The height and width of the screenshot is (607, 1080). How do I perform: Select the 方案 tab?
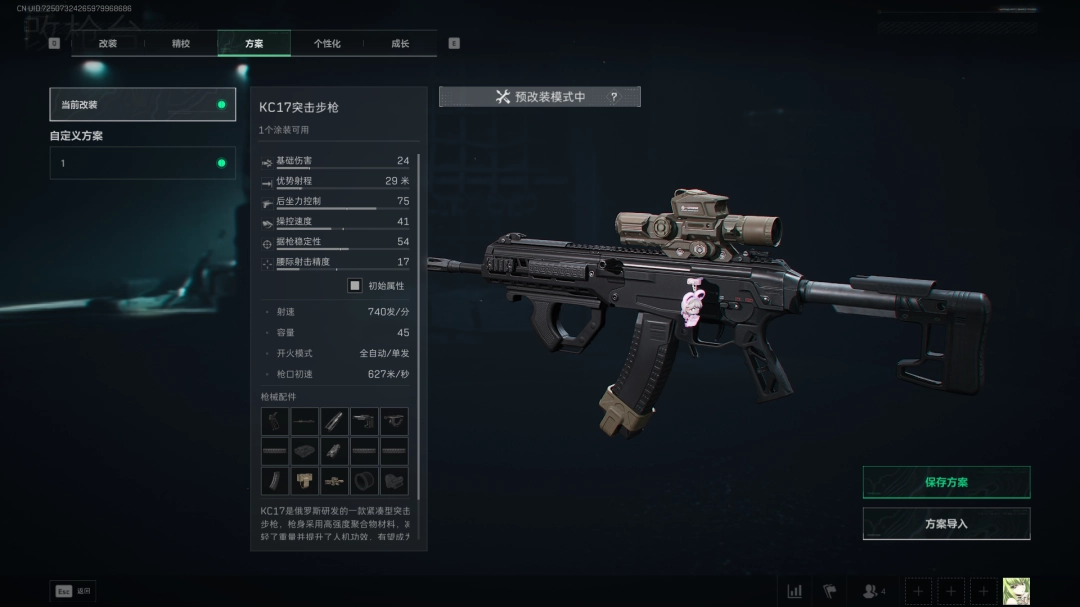tap(254, 44)
